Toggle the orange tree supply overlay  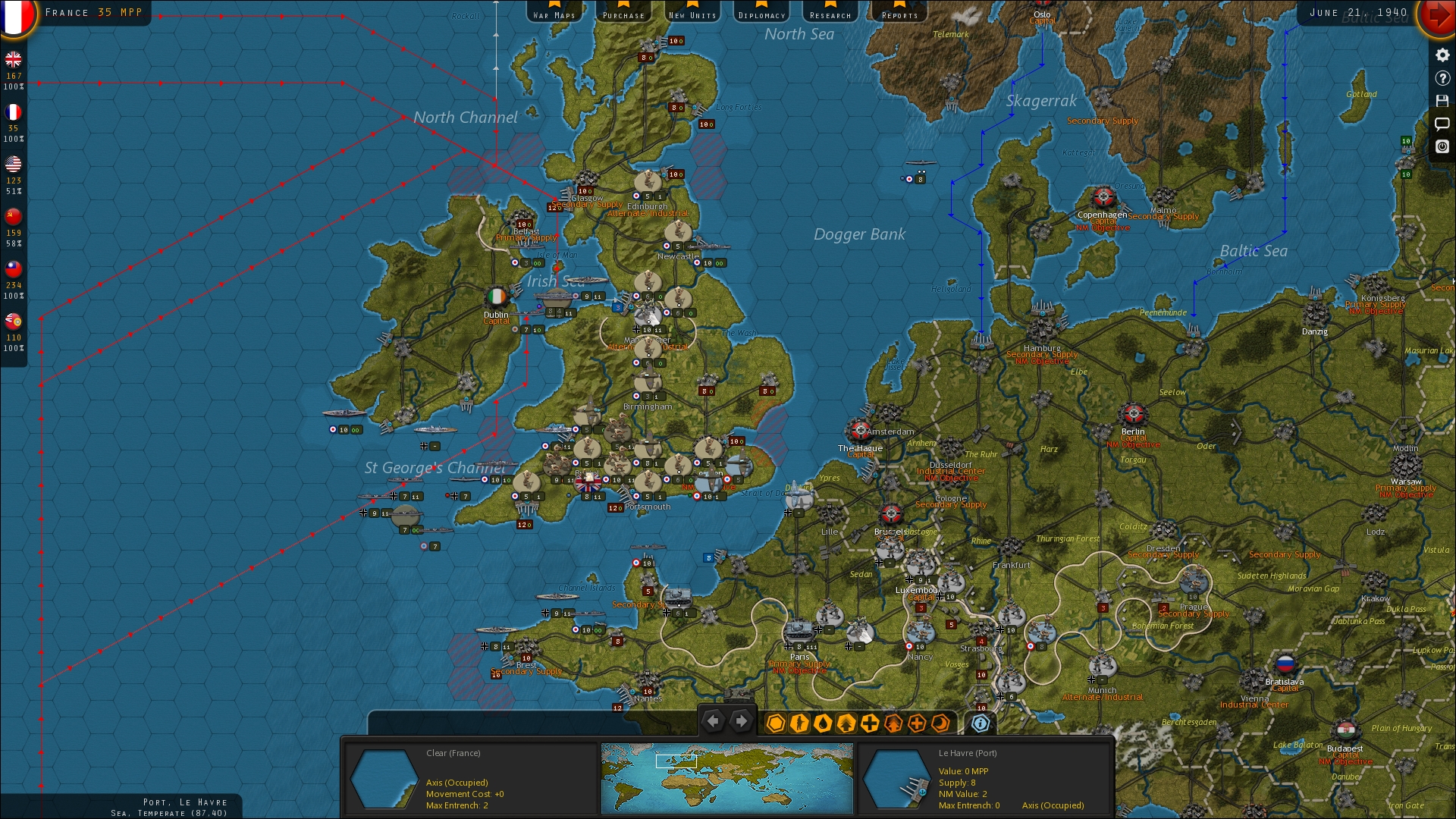click(x=892, y=724)
